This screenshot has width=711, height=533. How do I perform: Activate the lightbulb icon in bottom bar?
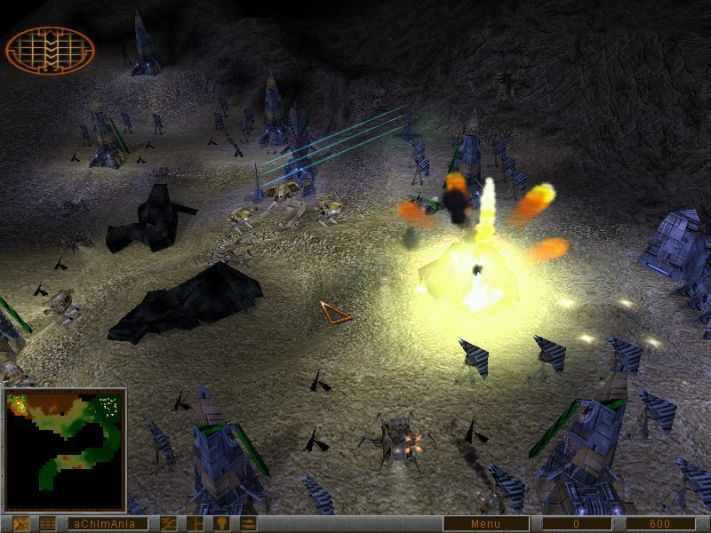click(x=221, y=523)
